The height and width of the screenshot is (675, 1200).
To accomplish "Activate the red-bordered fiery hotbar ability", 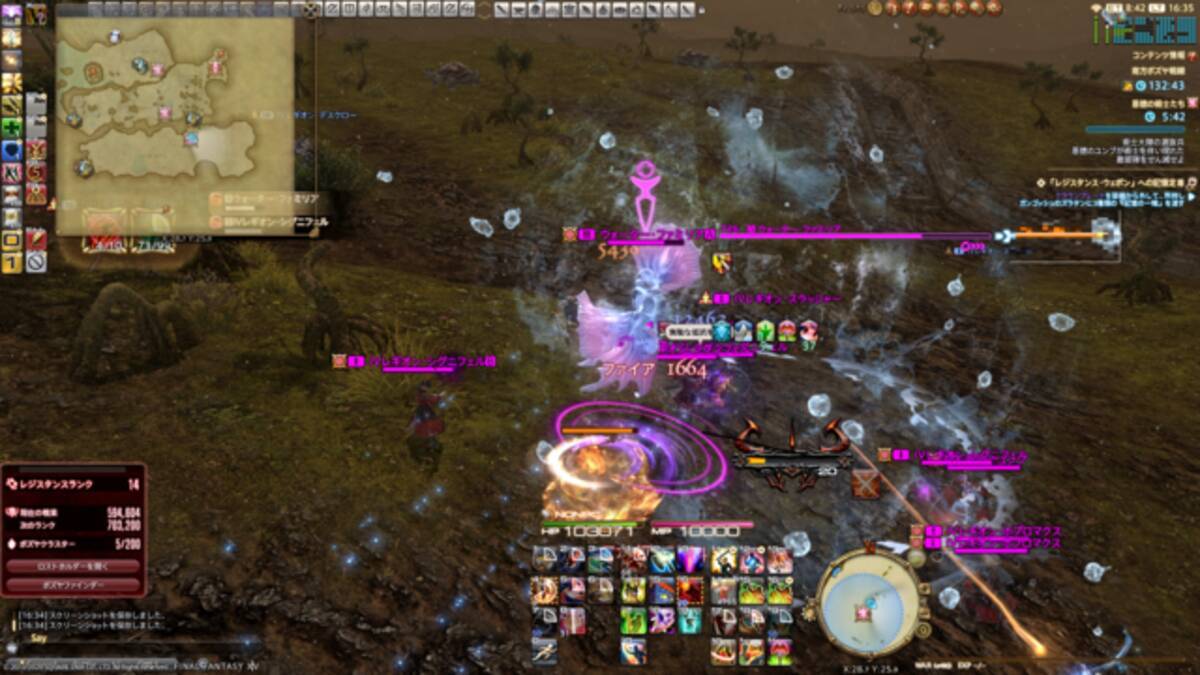I will tap(690, 591).
